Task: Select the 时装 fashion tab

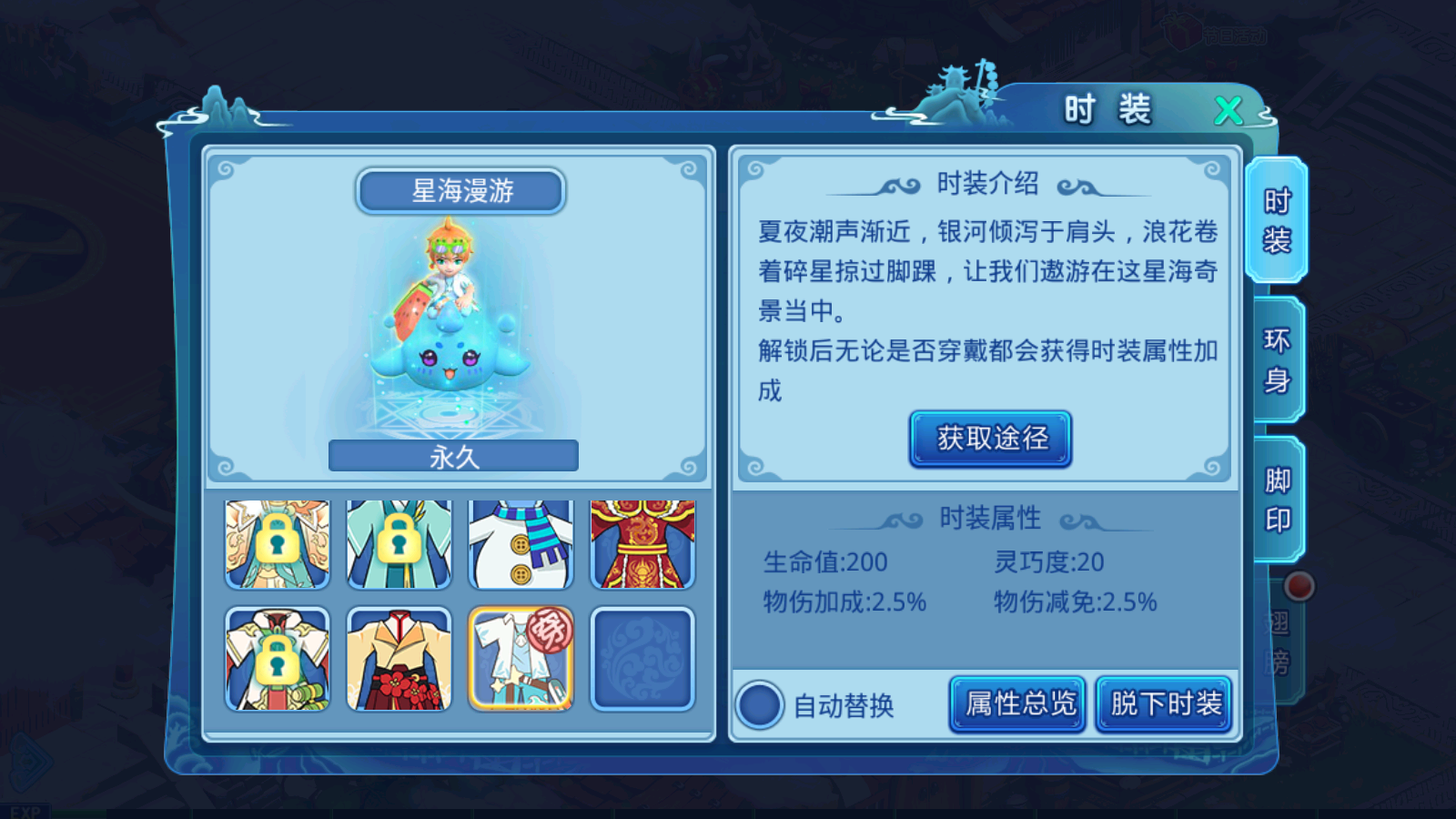Action: (1278, 221)
